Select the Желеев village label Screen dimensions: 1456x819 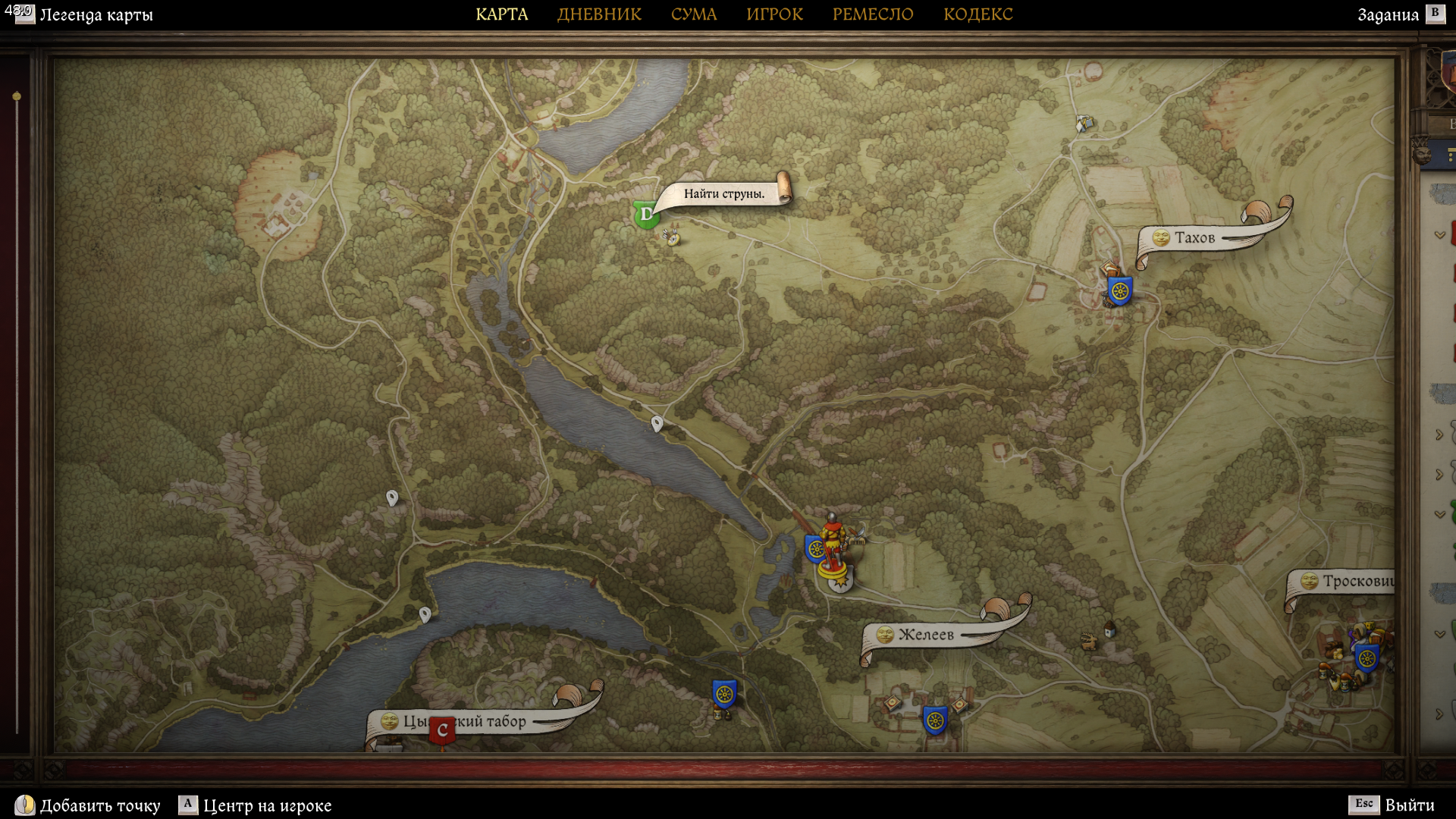(x=926, y=635)
